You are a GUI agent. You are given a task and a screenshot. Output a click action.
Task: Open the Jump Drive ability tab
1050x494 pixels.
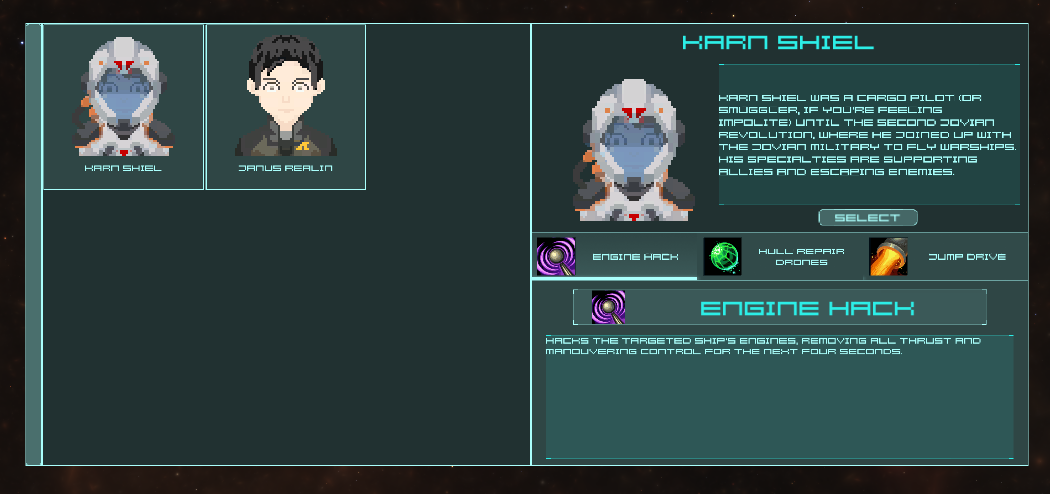coord(946,257)
